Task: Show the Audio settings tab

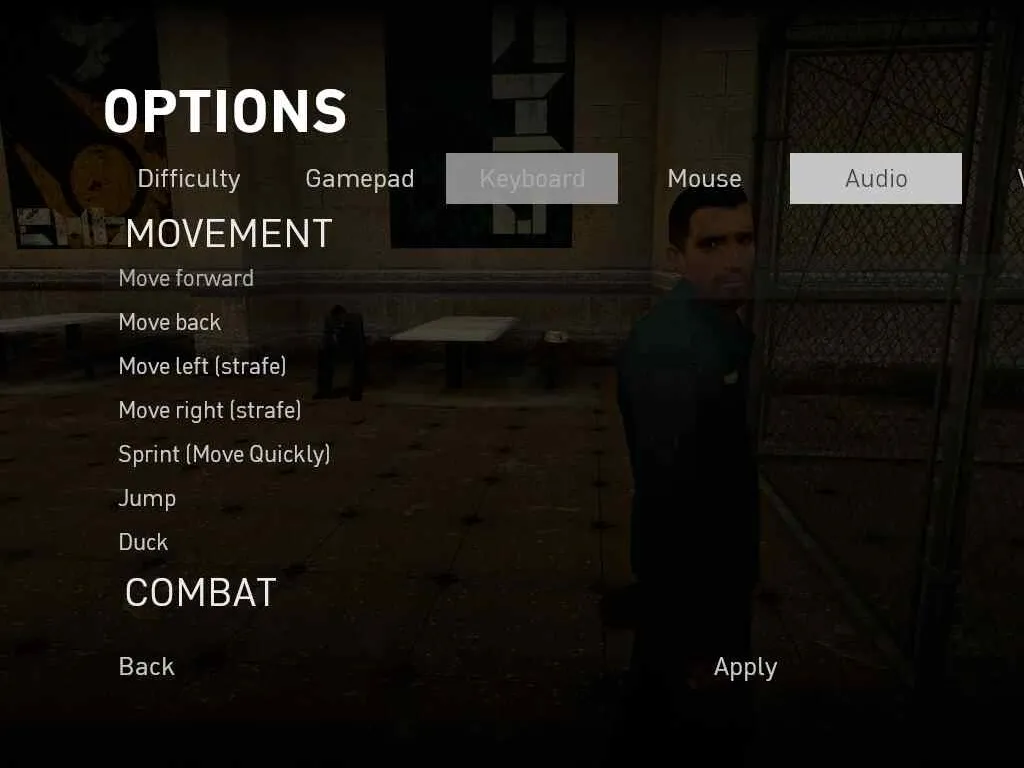Action: click(x=876, y=179)
